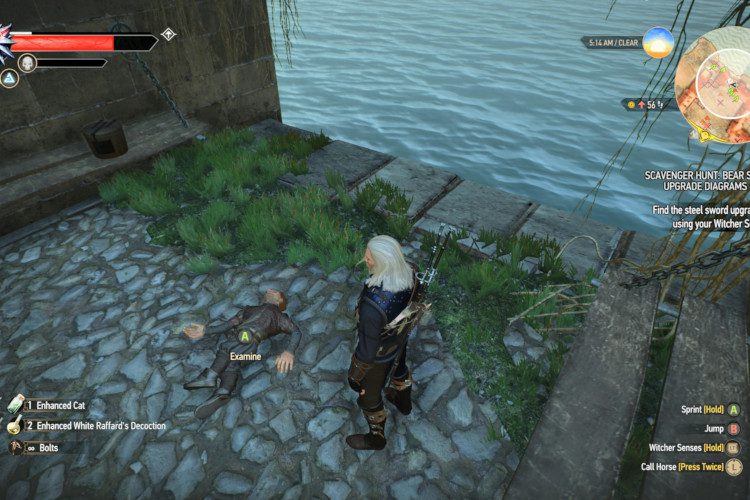Click the skull toxicity icon
Image resolution: width=750 pixels, height=500 pixels.
pyautogui.click(x=28, y=63)
